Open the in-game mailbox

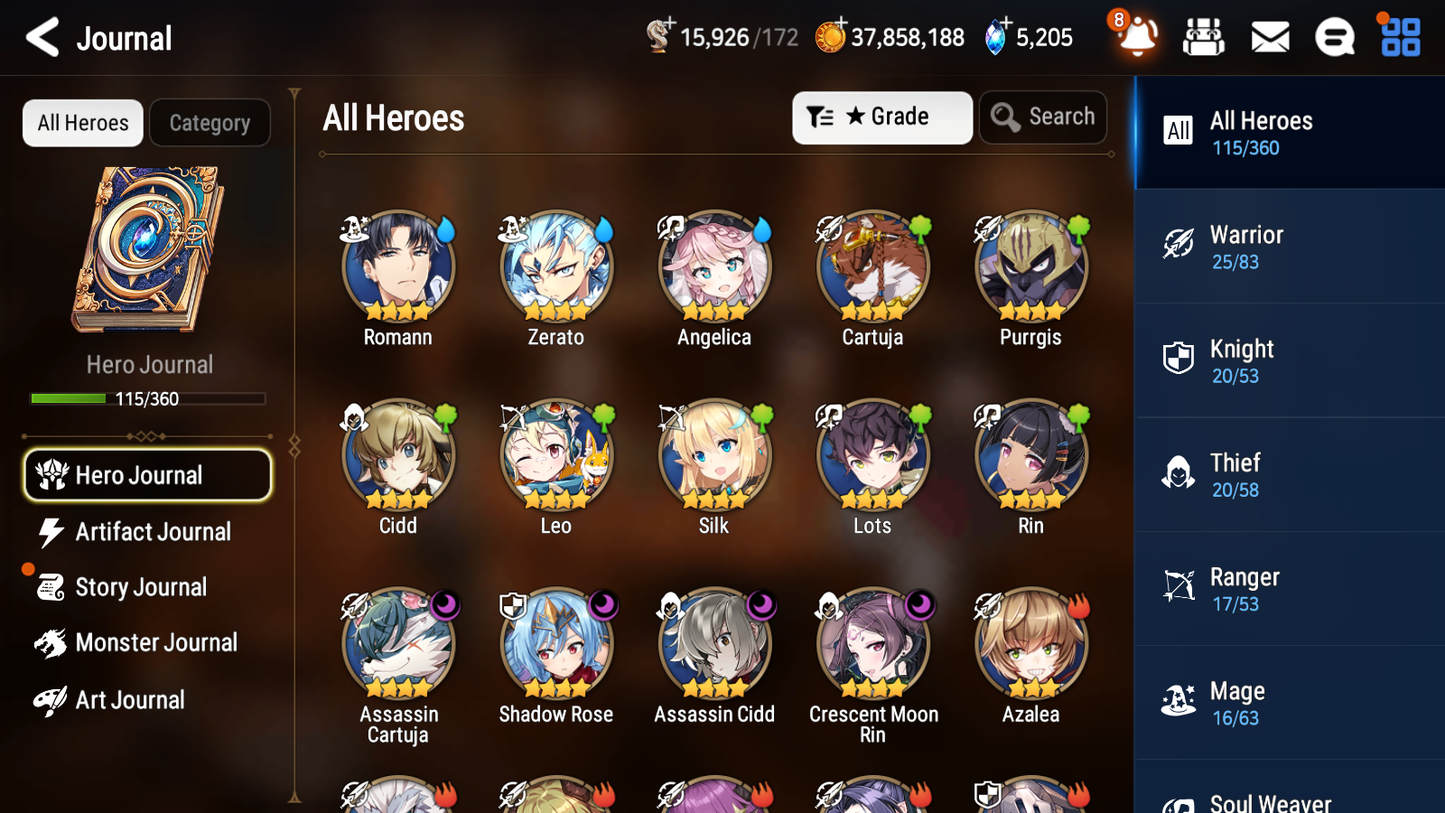tap(1269, 36)
